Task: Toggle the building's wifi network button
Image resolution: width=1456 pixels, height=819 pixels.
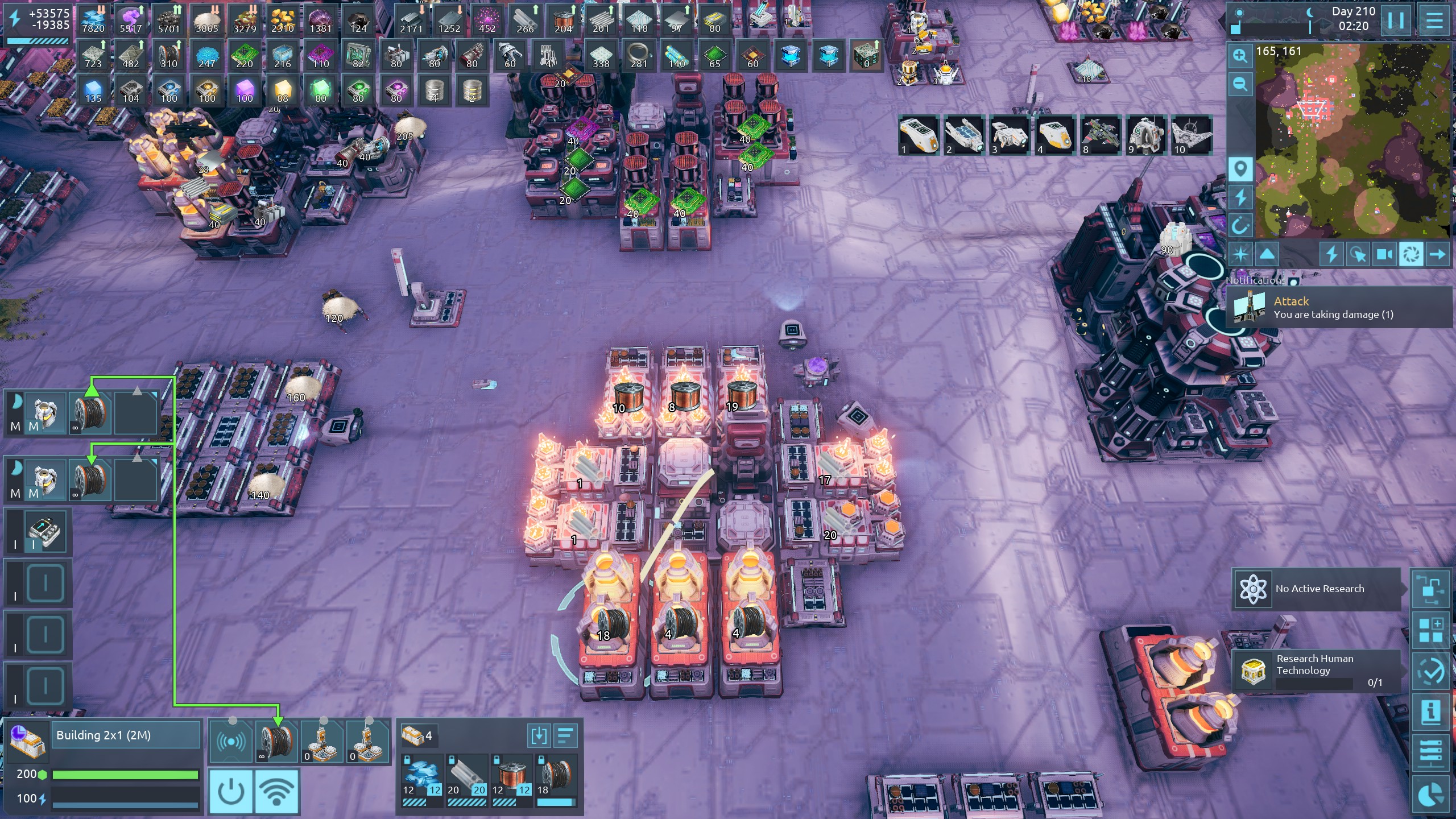Action: 276,791
